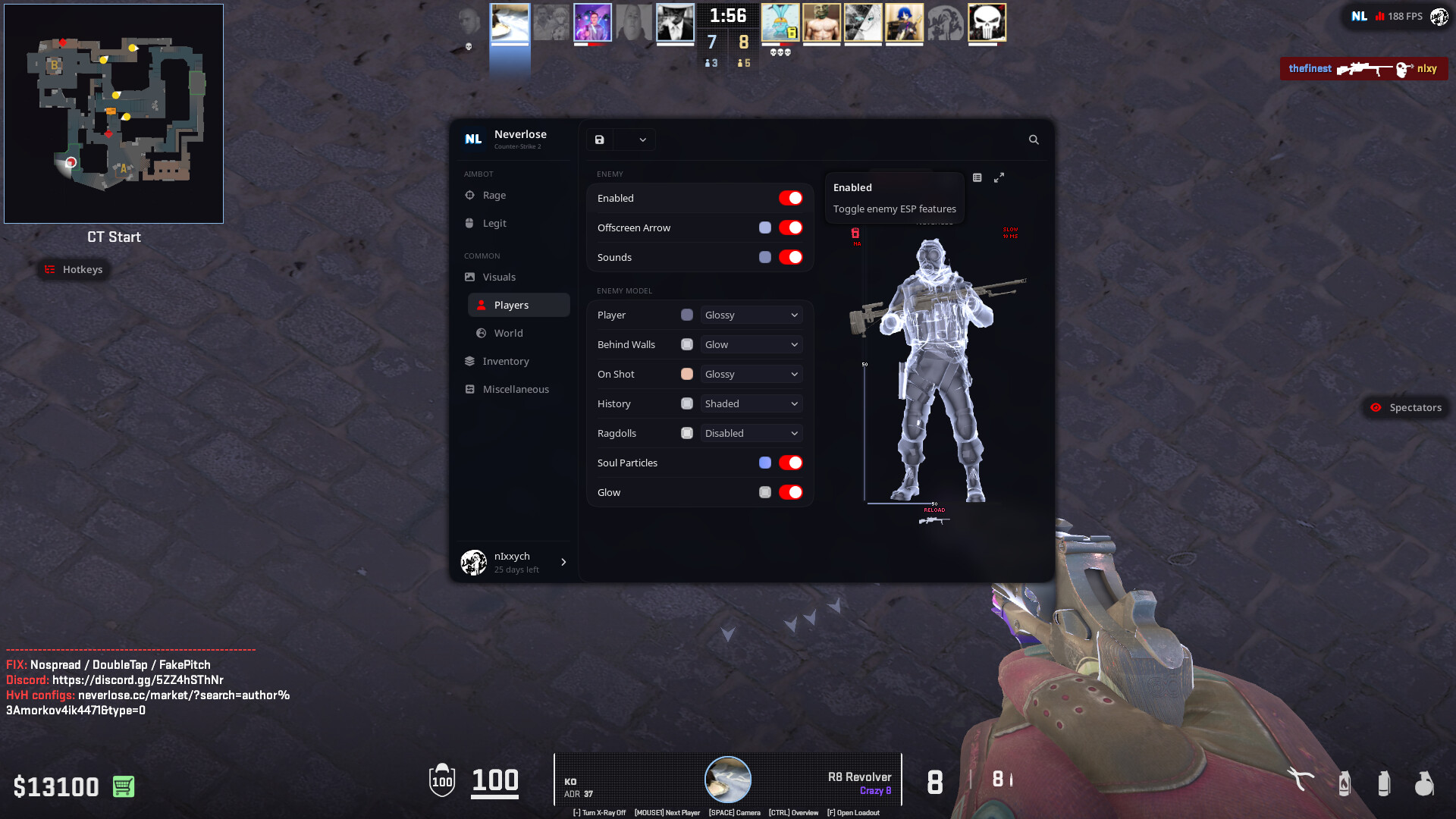Open the Miscellaneous section
Image resolution: width=1456 pixels, height=819 pixels.
(515, 389)
